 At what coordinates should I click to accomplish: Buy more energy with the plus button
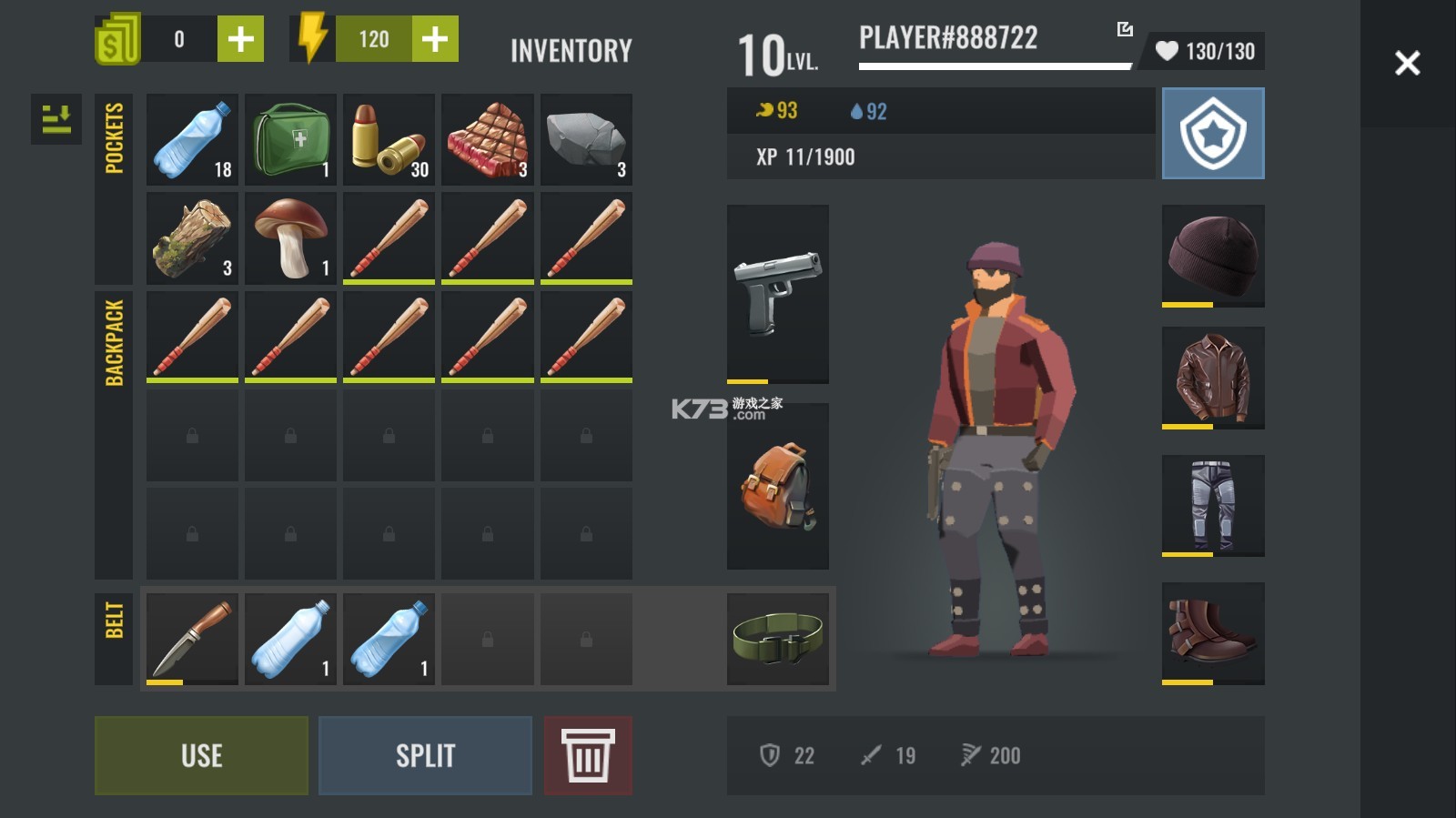click(435, 39)
